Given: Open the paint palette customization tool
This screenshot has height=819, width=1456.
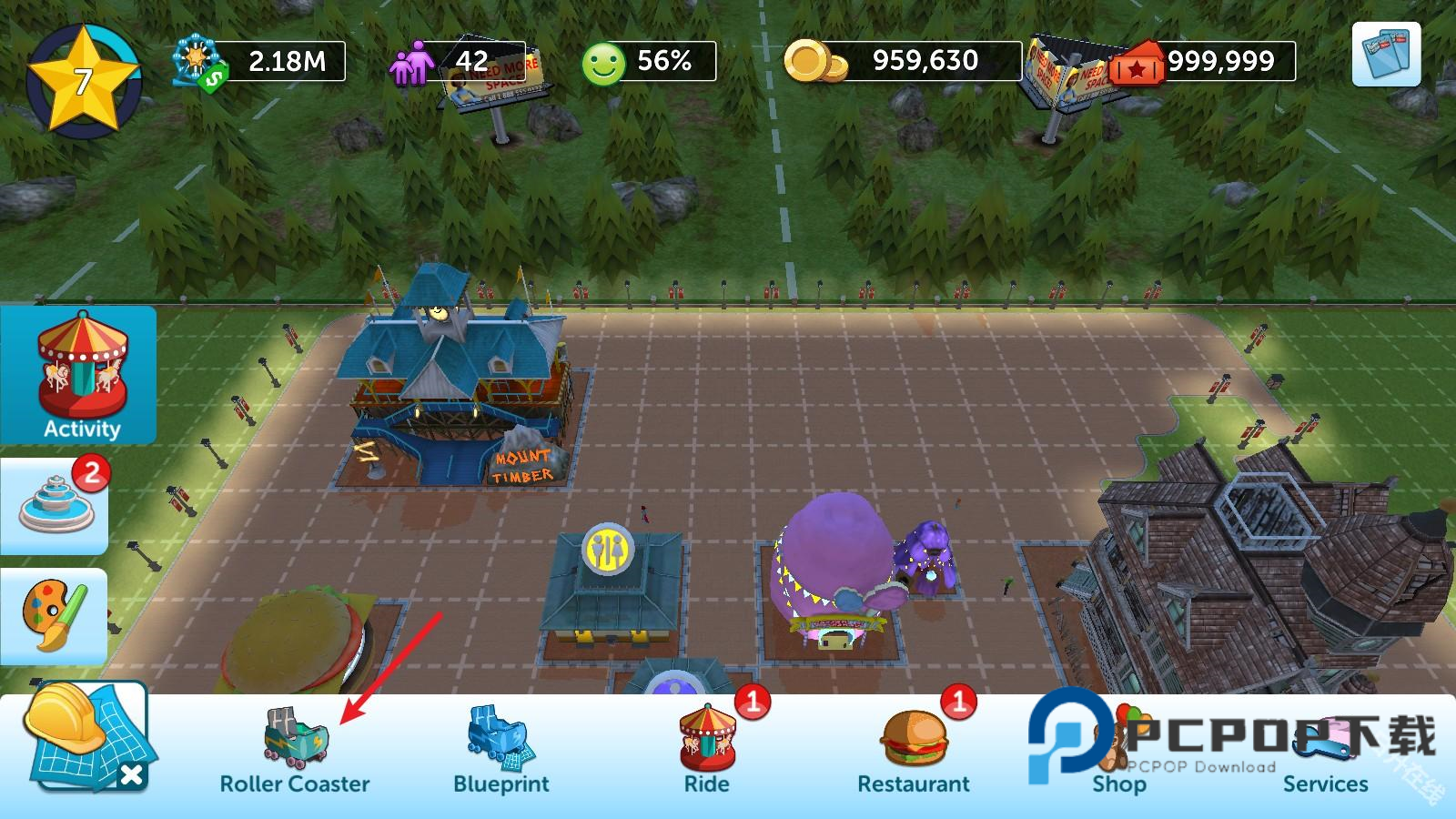Looking at the screenshot, I should click(x=55, y=616).
